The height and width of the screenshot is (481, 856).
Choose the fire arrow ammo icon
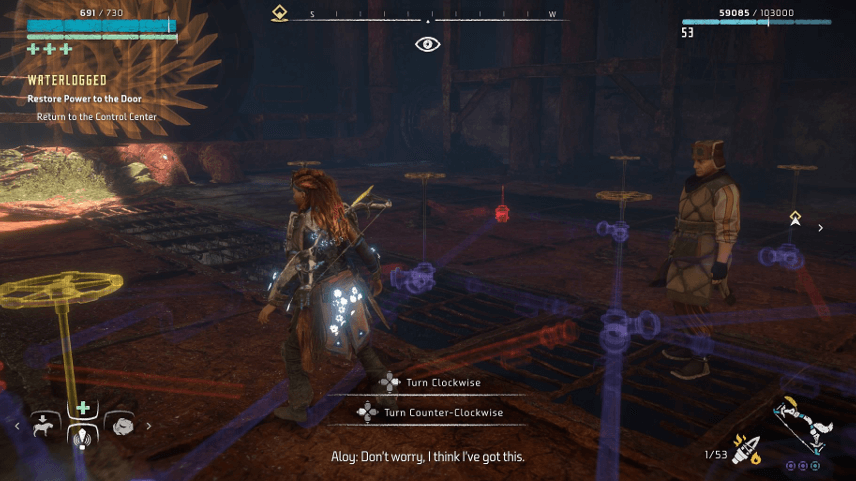[x=746, y=450]
